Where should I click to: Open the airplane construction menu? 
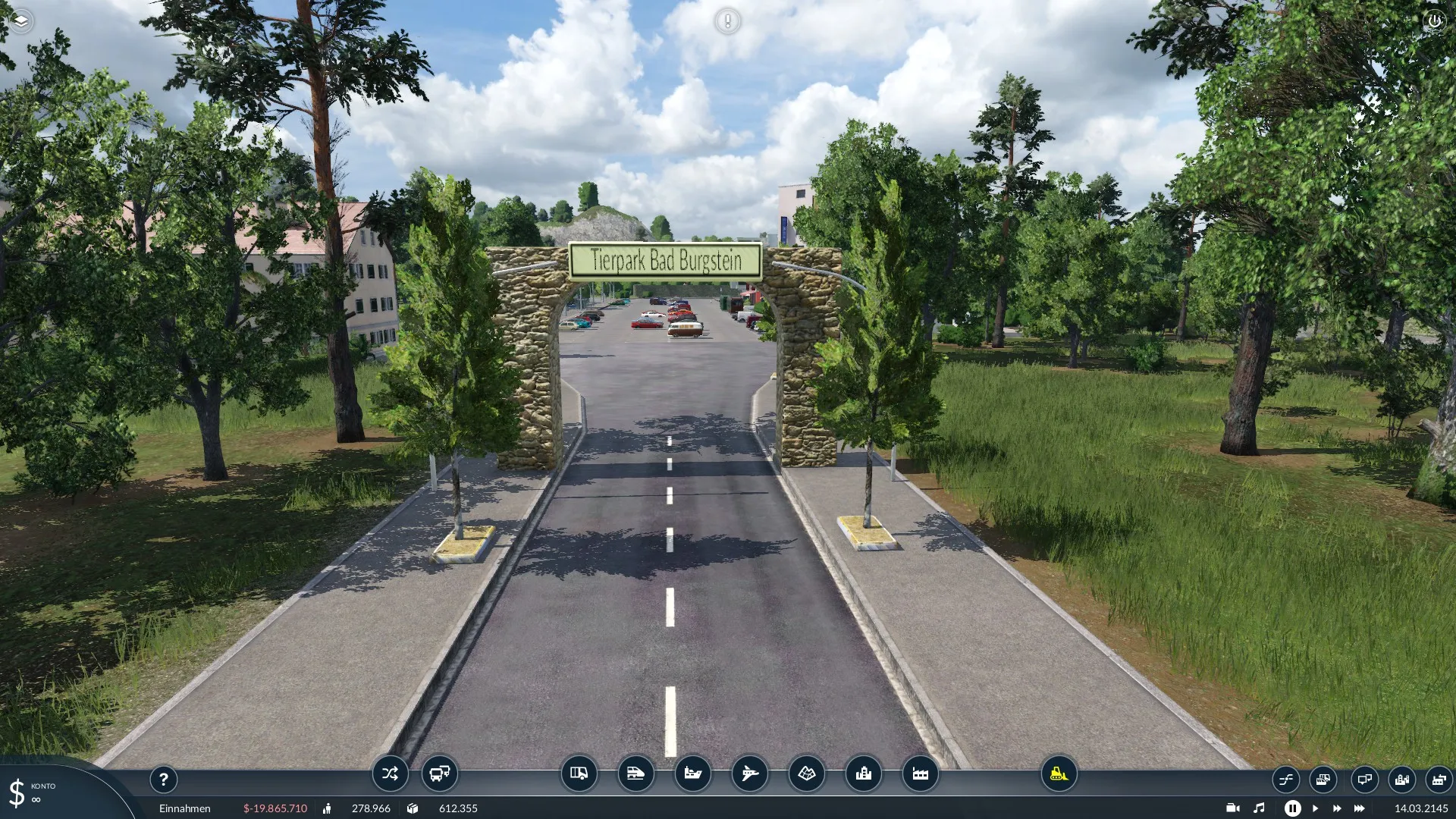[x=749, y=774]
